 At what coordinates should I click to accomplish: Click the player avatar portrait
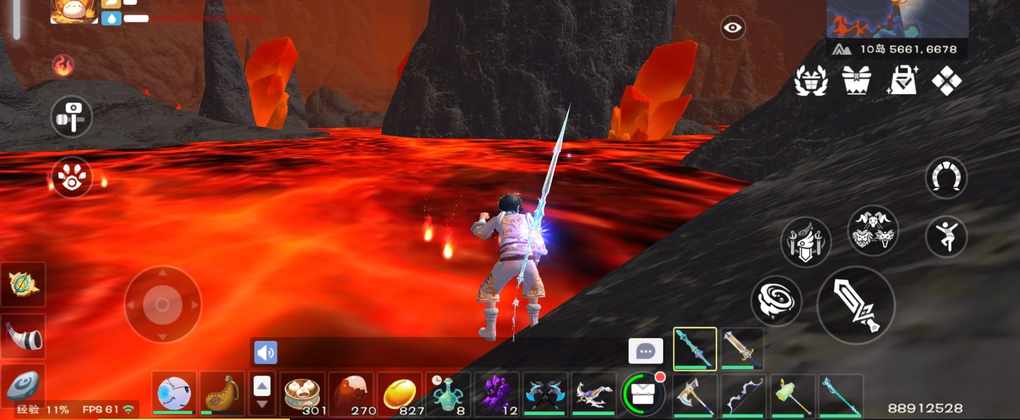[74, 10]
